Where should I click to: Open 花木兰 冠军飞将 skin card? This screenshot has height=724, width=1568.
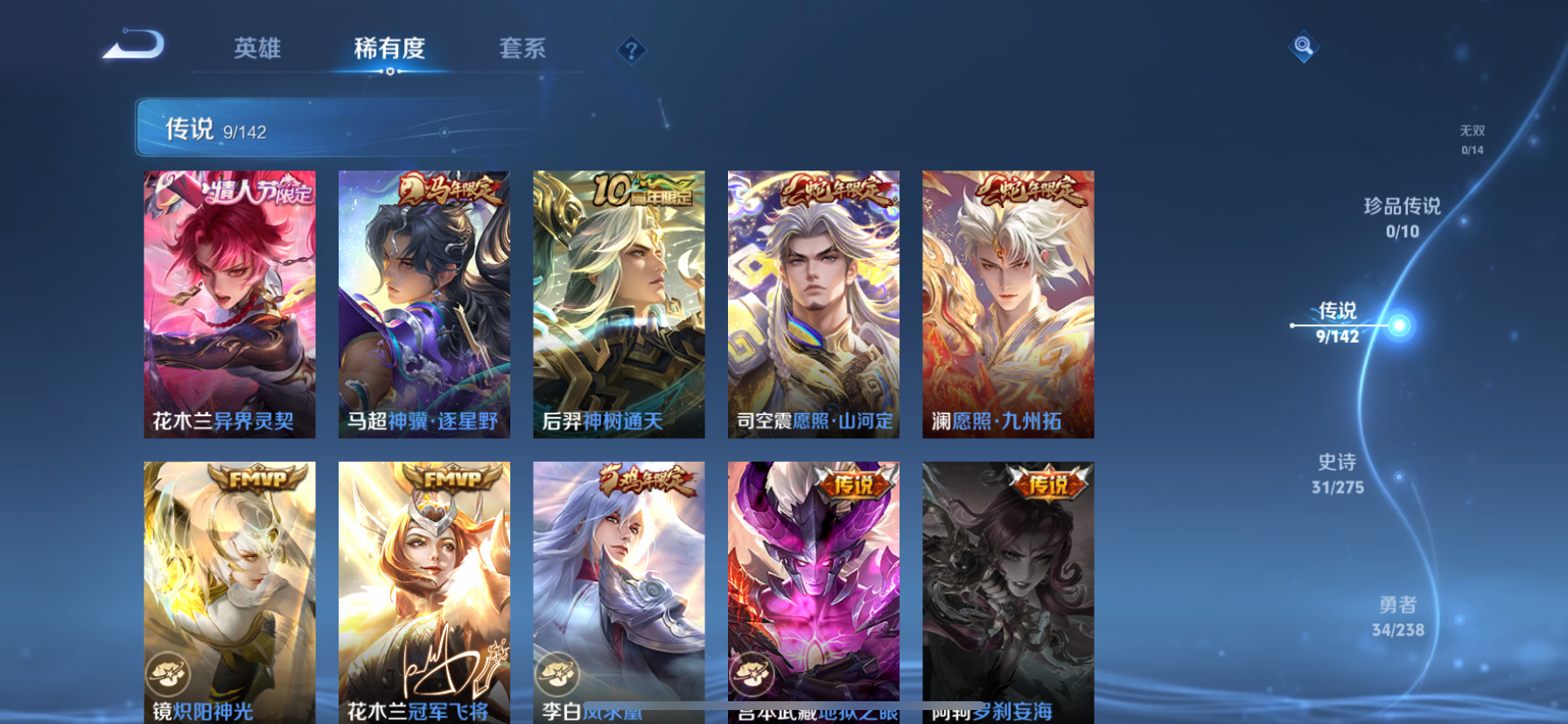coord(423,592)
